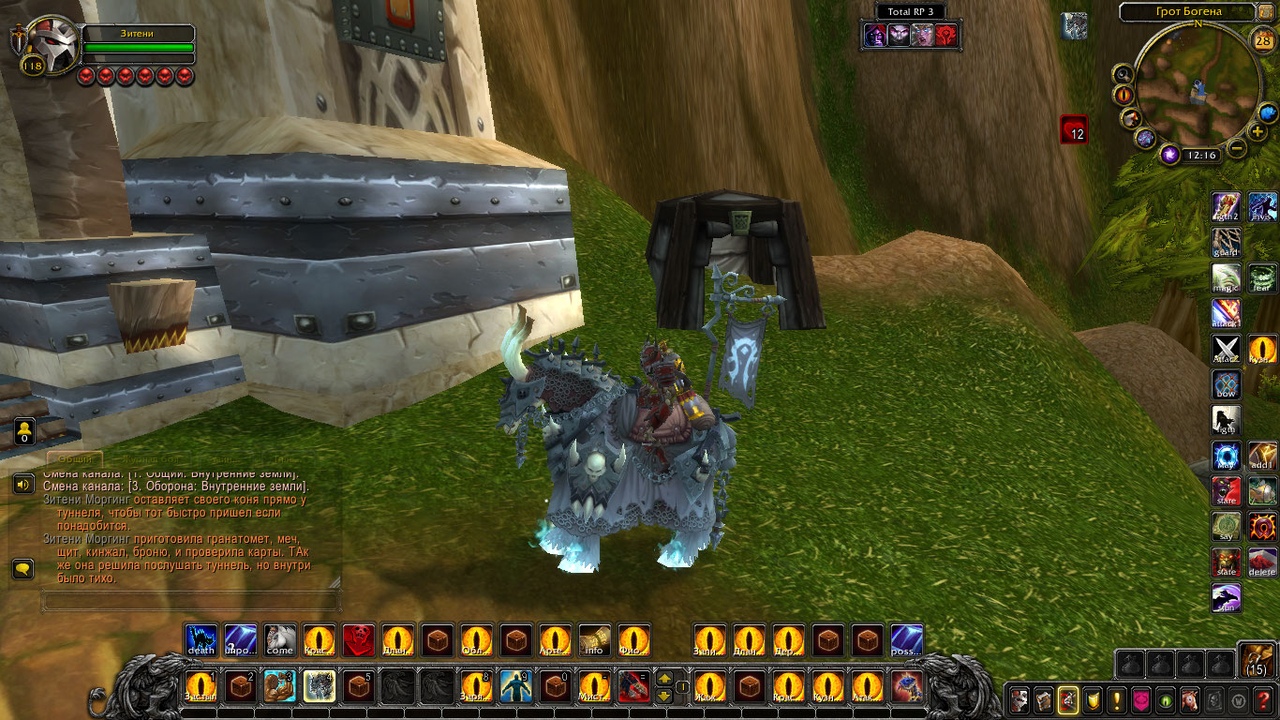Viewport: 1280px width, 720px height.
Task: Switch action bar page with up arrow
Action: coord(664,680)
